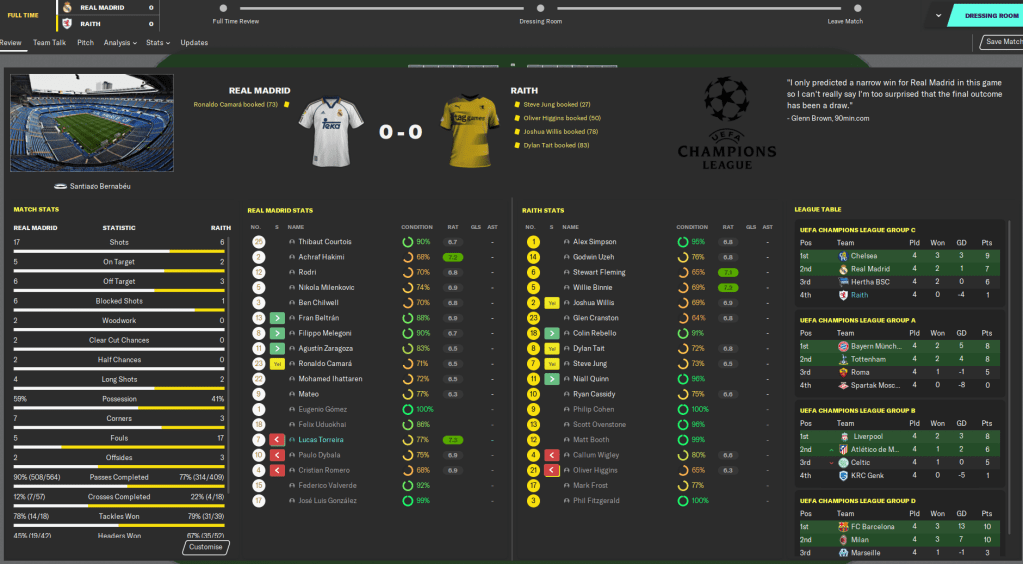This screenshot has height=564, width=1023.
Task: Open the Full Time Review stage
Action: [x=236, y=21]
